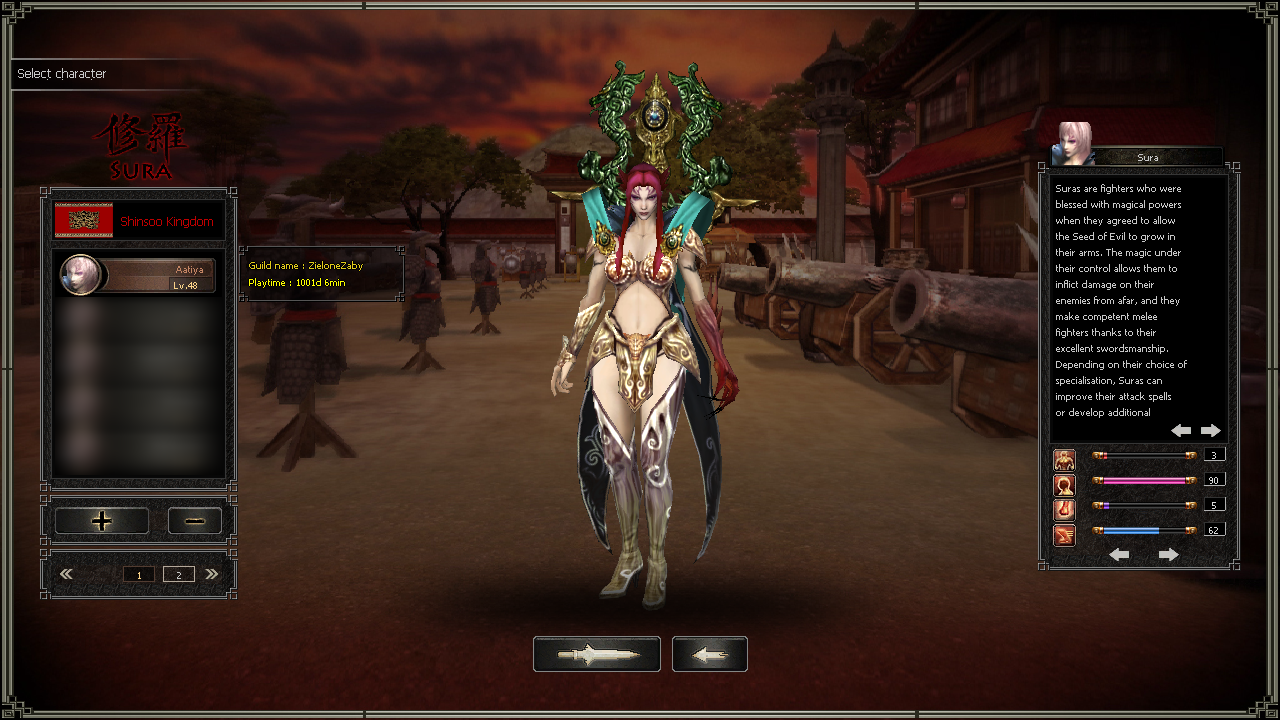Show next class description page arrow
Viewport: 1280px width, 720px height.
pyautogui.click(x=1211, y=430)
